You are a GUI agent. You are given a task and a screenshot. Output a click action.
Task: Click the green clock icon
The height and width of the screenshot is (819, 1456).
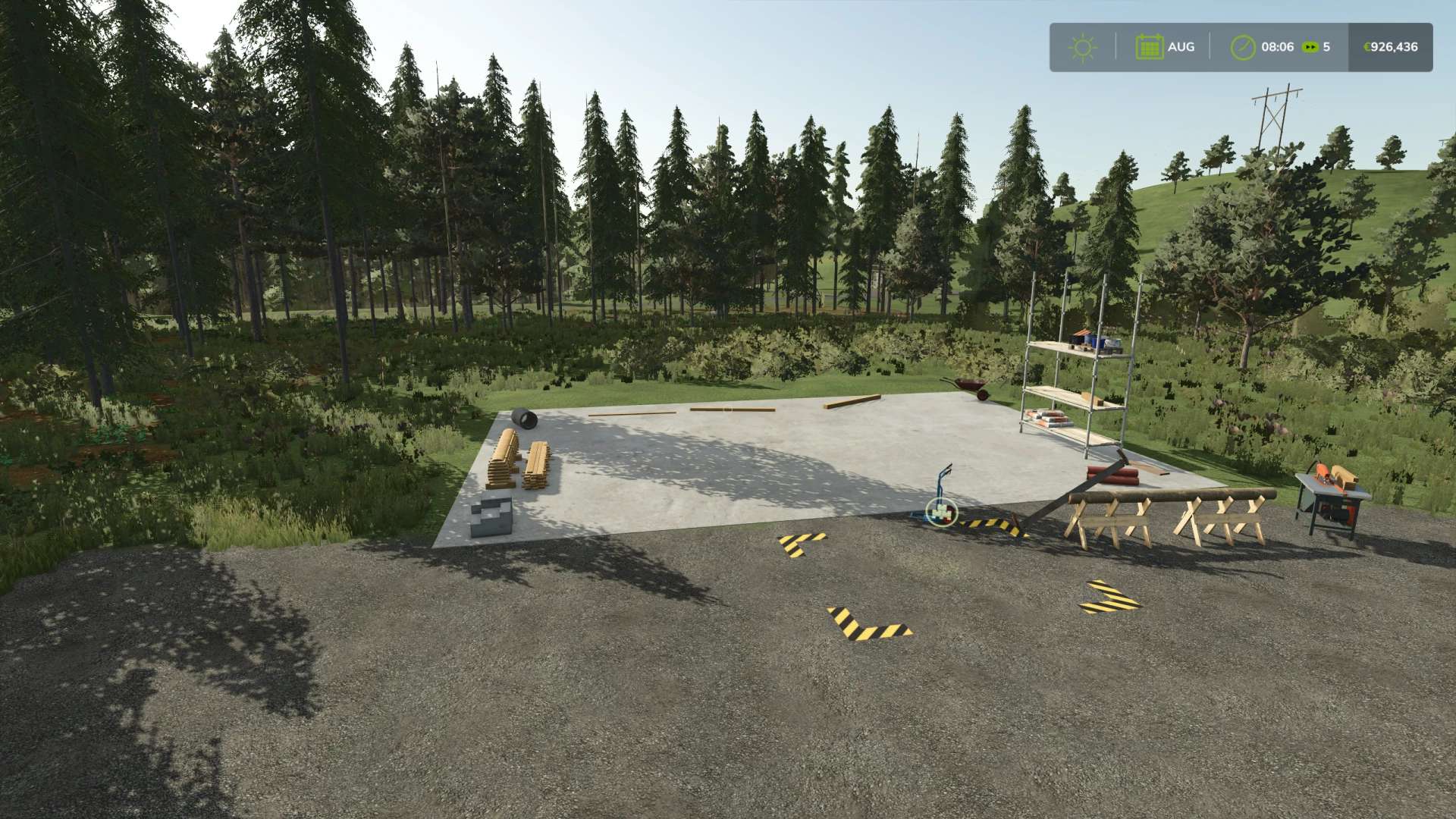coord(1242,47)
